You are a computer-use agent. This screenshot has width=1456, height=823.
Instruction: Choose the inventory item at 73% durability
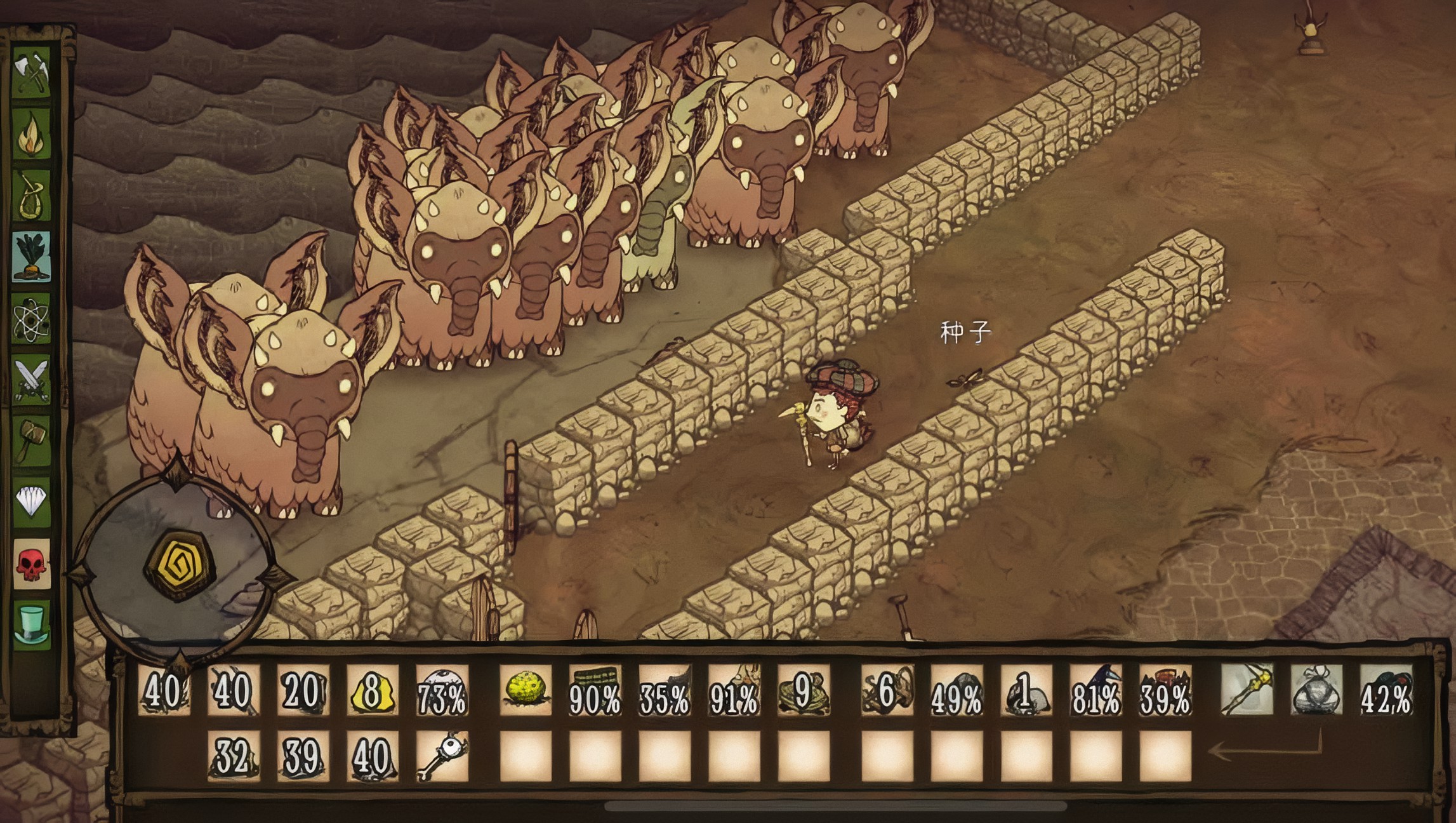pos(442,690)
